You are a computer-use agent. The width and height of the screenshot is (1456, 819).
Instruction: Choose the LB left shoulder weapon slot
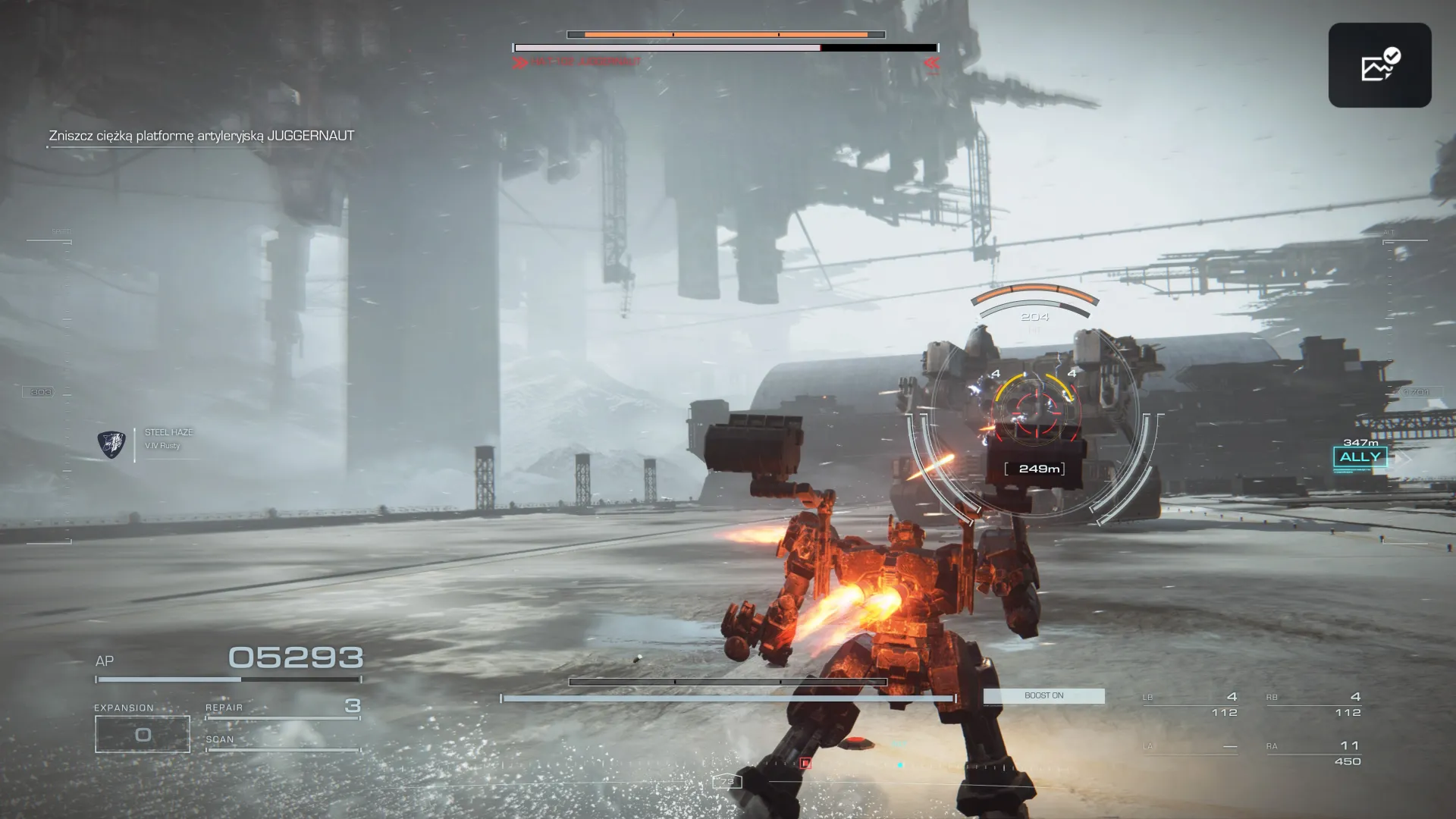click(1190, 704)
